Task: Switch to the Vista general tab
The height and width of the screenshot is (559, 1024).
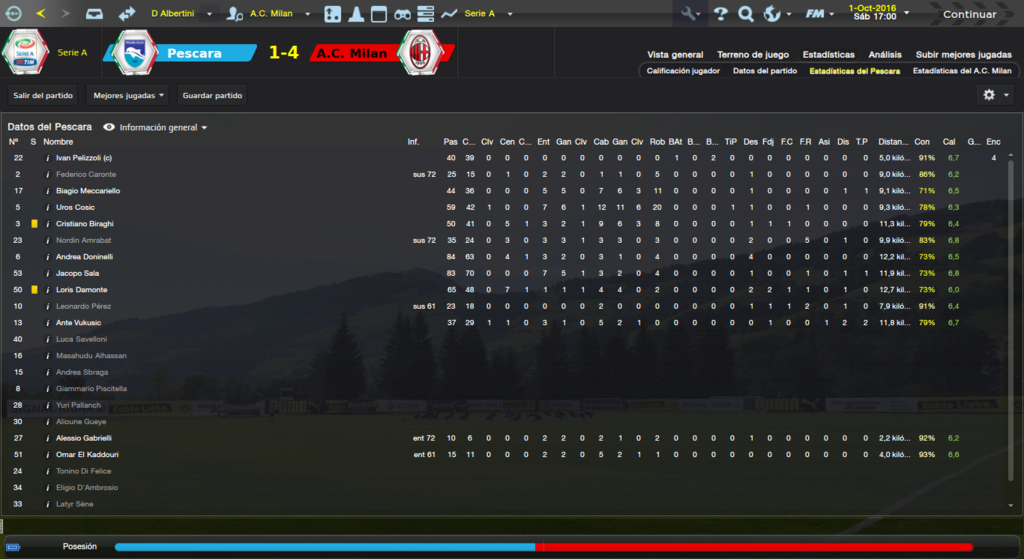Action: pyautogui.click(x=675, y=55)
